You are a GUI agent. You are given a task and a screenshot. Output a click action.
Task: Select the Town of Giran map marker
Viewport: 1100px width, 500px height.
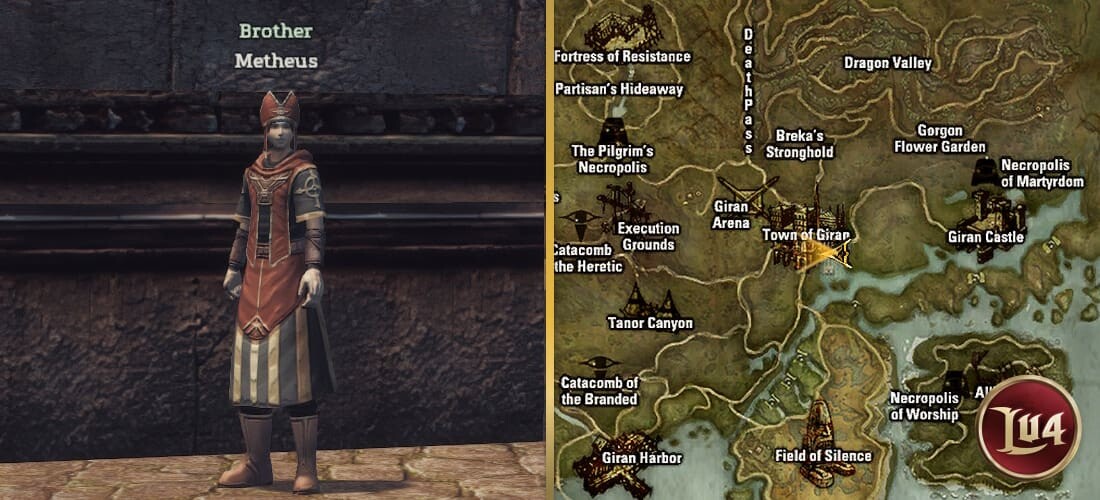tap(808, 225)
